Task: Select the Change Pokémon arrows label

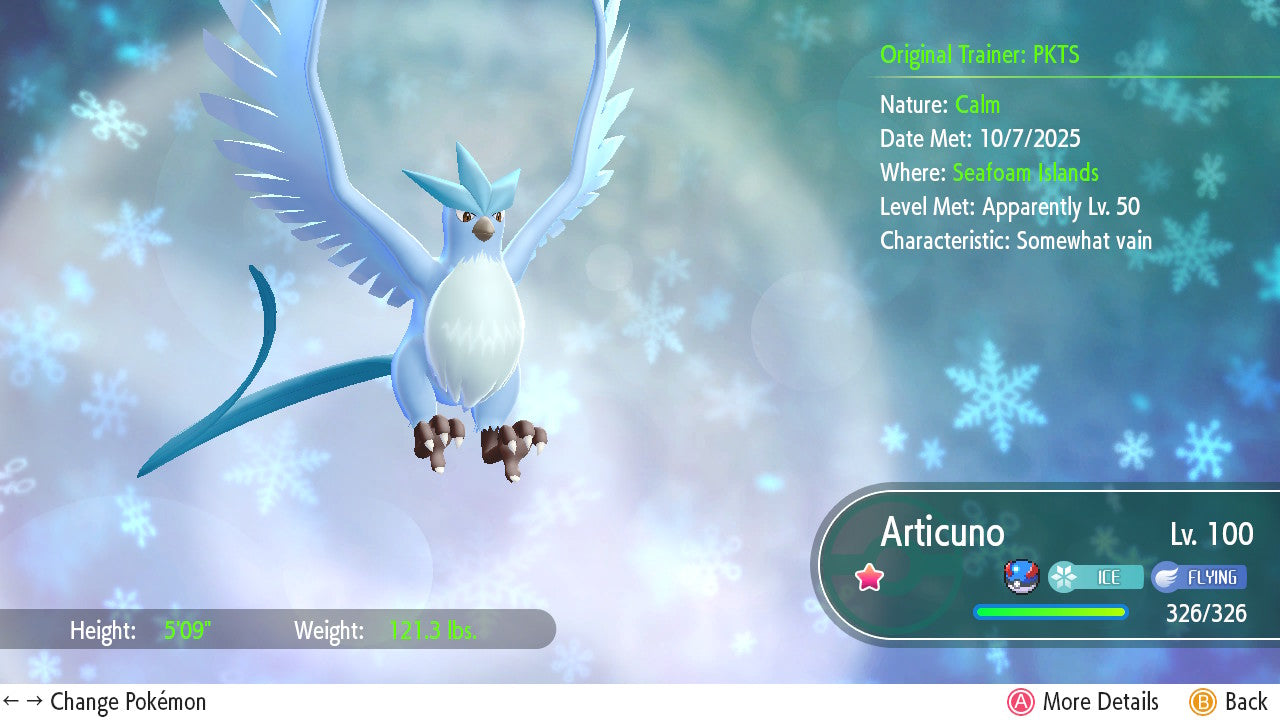Action: (x=105, y=702)
